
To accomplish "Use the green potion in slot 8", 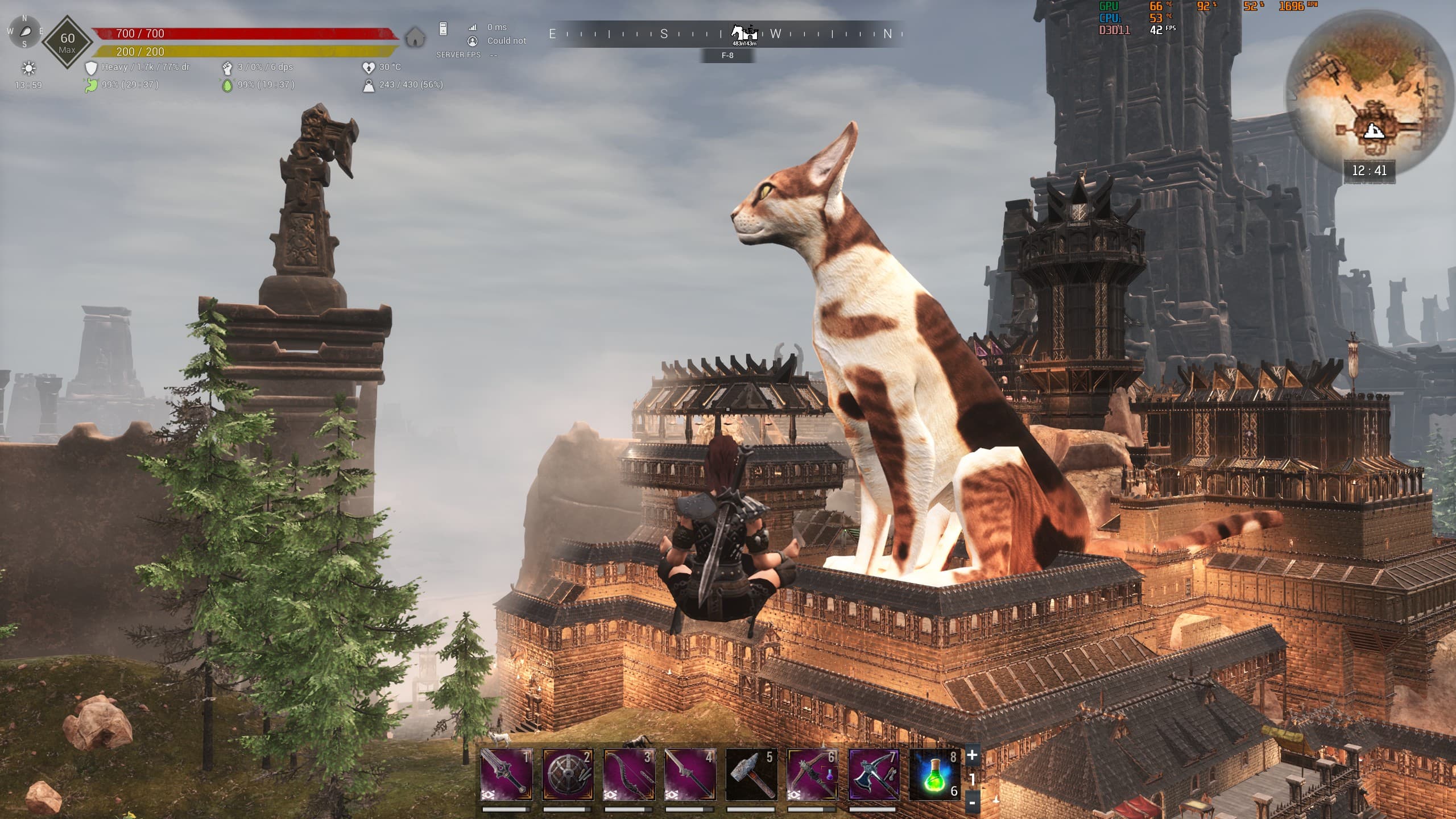I will [935, 774].
